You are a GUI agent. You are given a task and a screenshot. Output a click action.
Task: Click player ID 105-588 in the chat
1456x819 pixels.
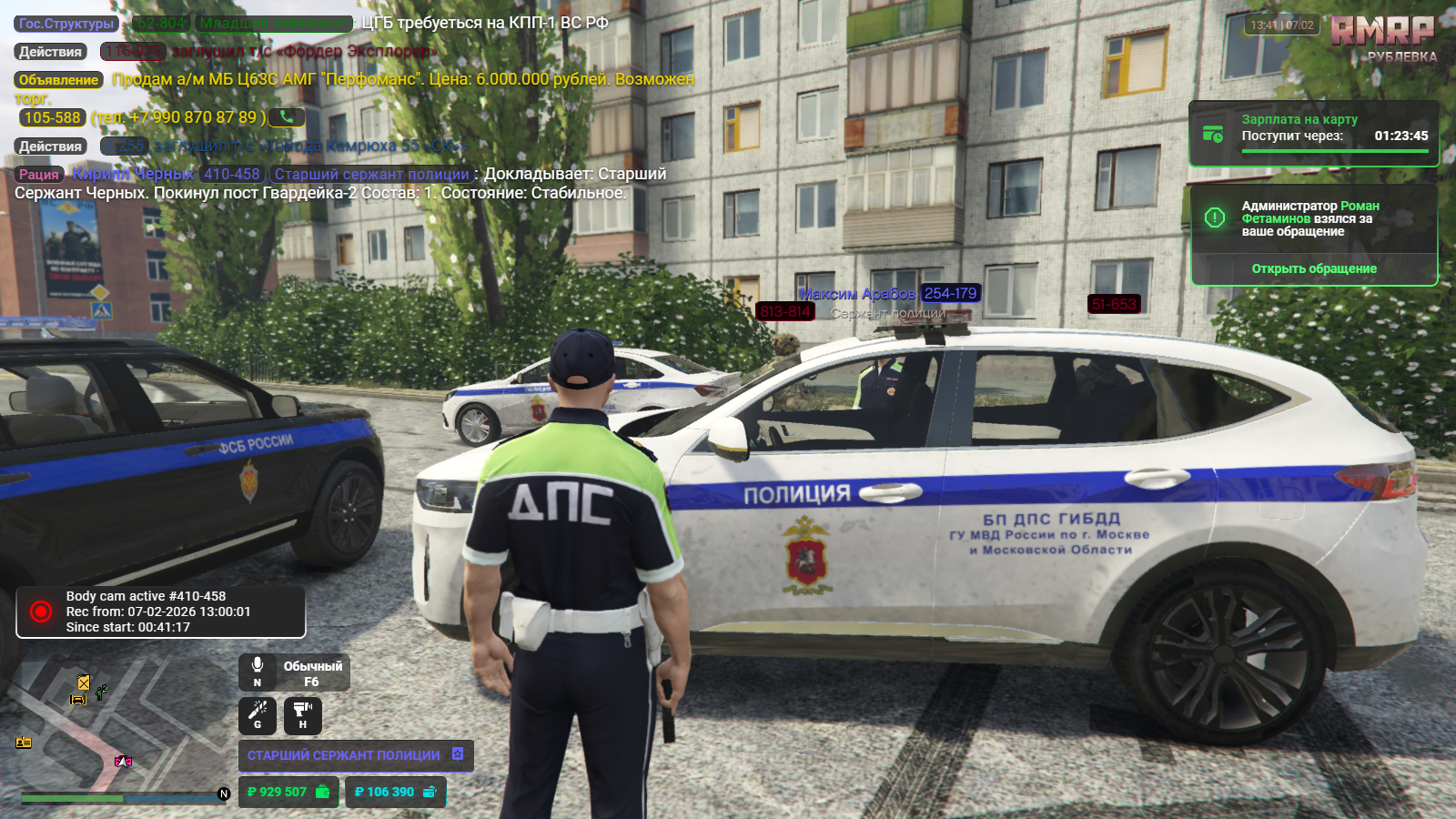(52, 117)
